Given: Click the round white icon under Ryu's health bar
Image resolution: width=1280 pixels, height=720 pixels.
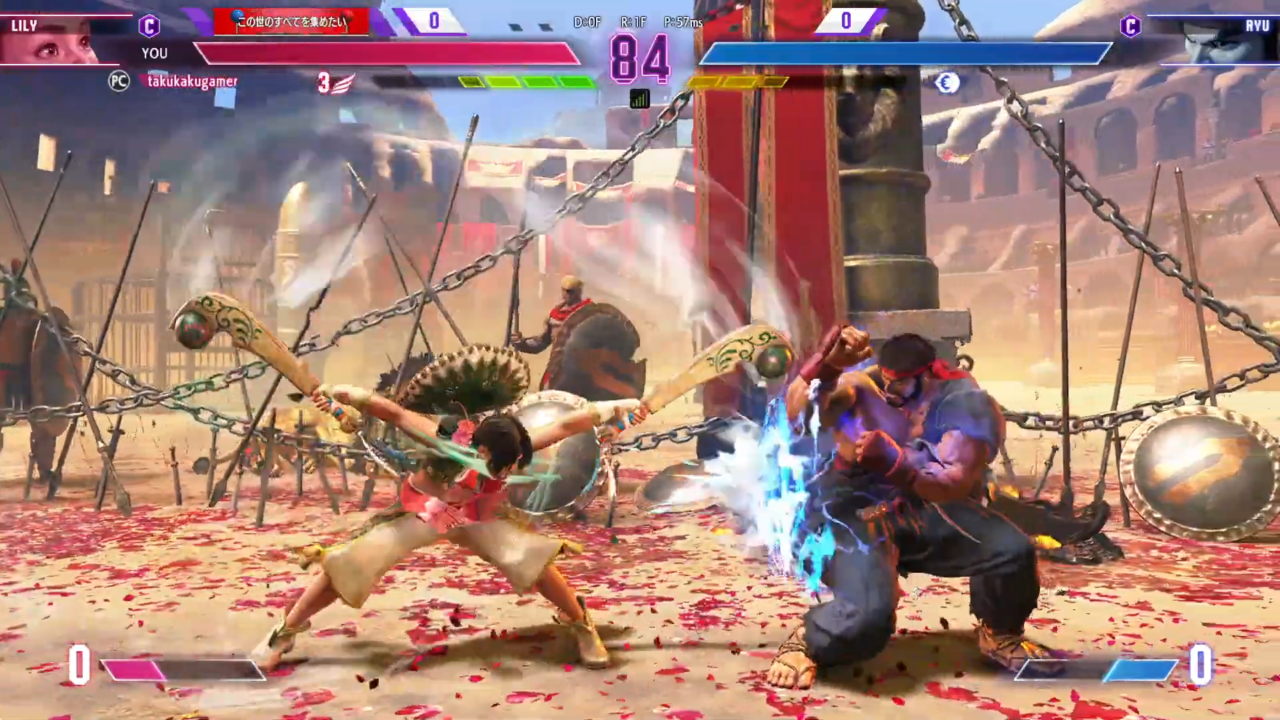Looking at the screenshot, I should [x=947, y=83].
